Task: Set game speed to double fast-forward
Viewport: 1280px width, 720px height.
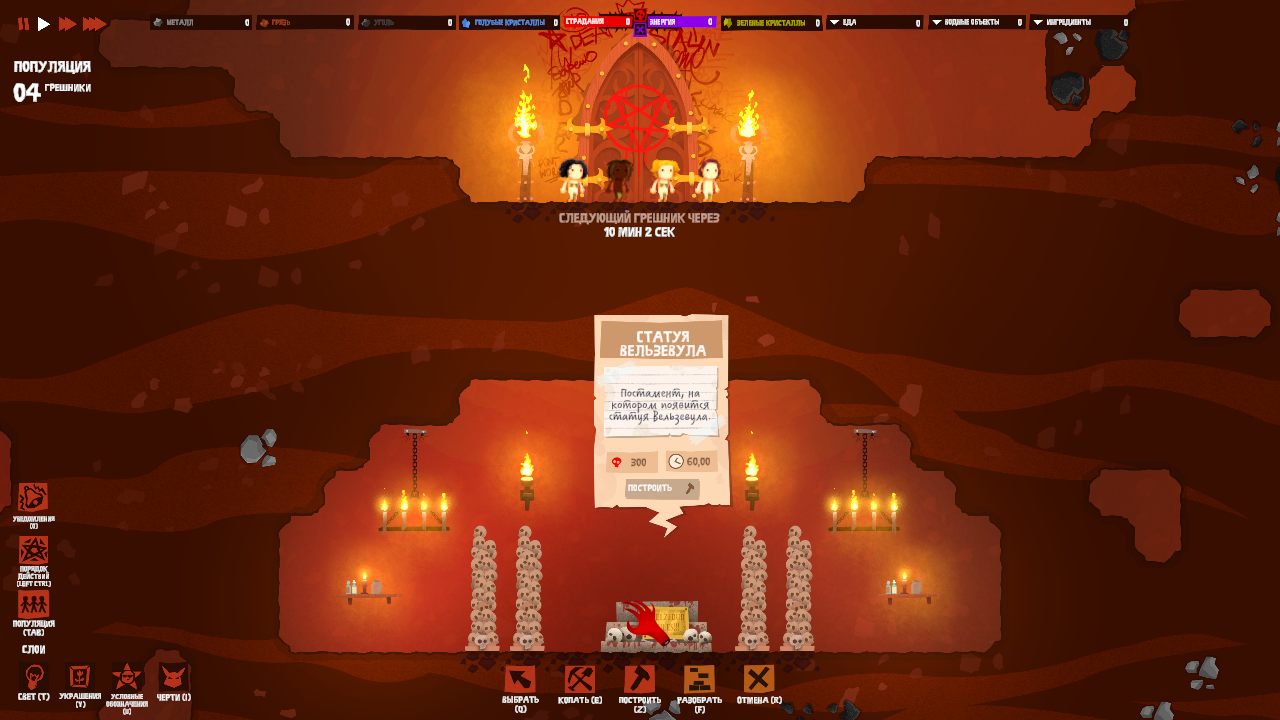Action: (x=68, y=24)
